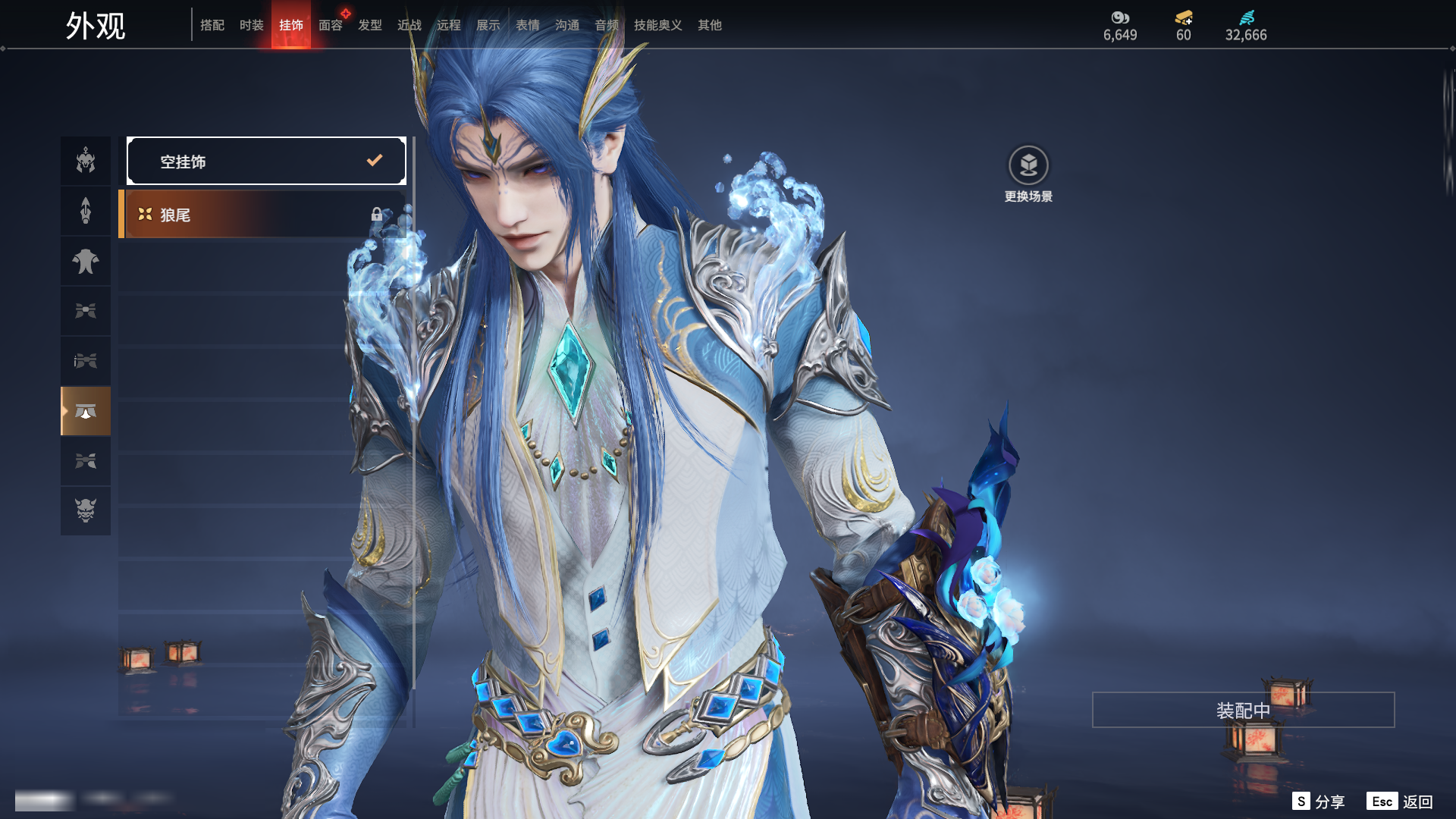Select the 空挂饰 empty accessory entry
Viewport: 1456px width, 819px height.
pyautogui.click(x=266, y=161)
